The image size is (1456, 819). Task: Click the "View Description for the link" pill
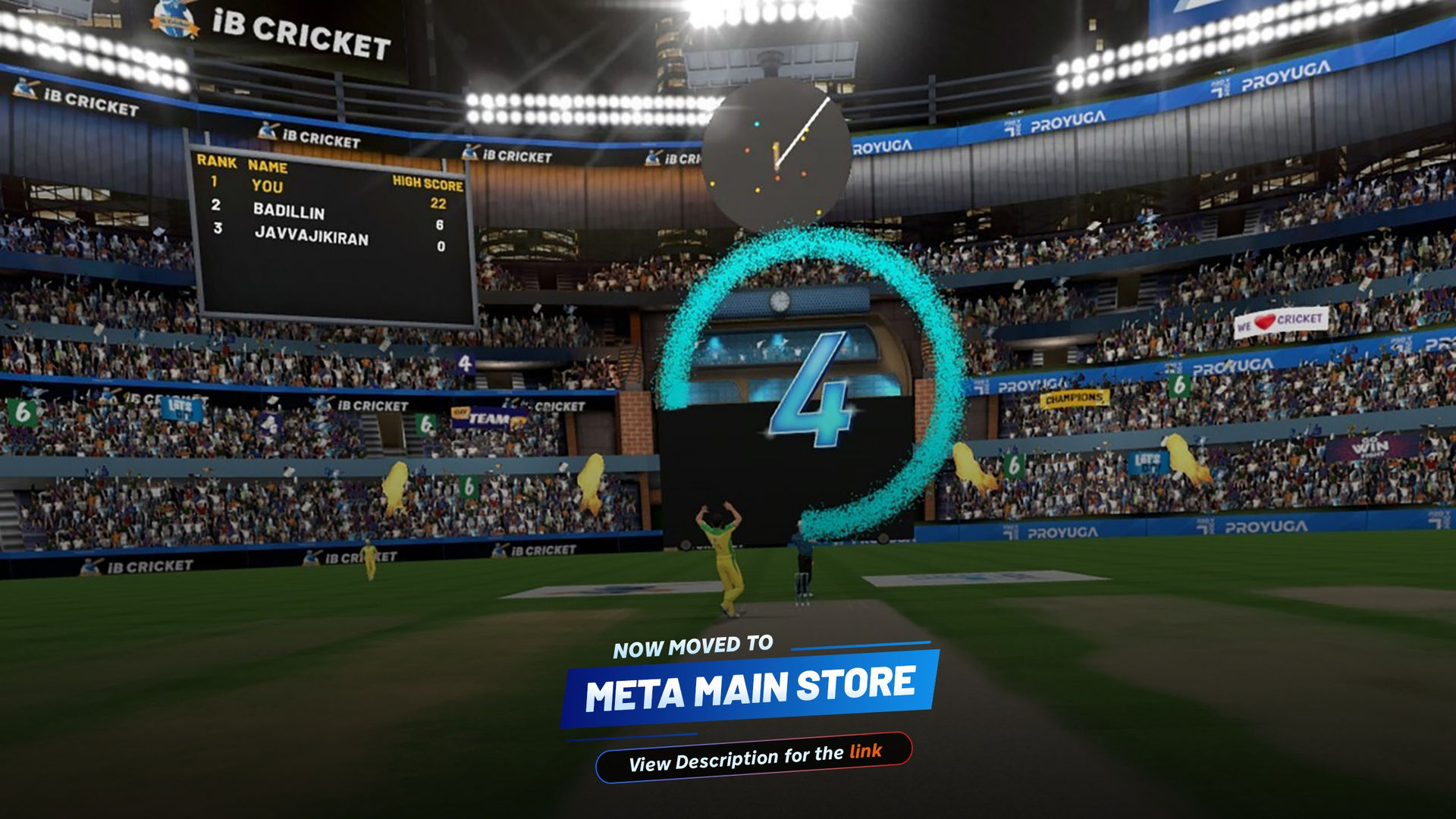[754, 757]
